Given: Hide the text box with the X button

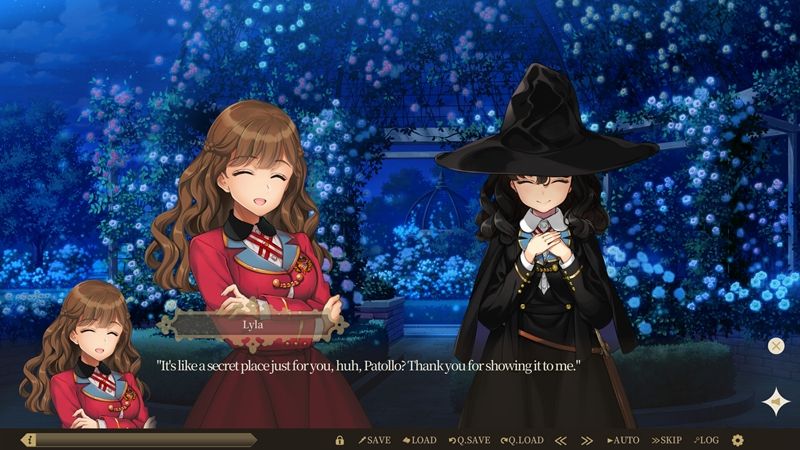Looking at the screenshot, I should pyautogui.click(x=776, y=346).
